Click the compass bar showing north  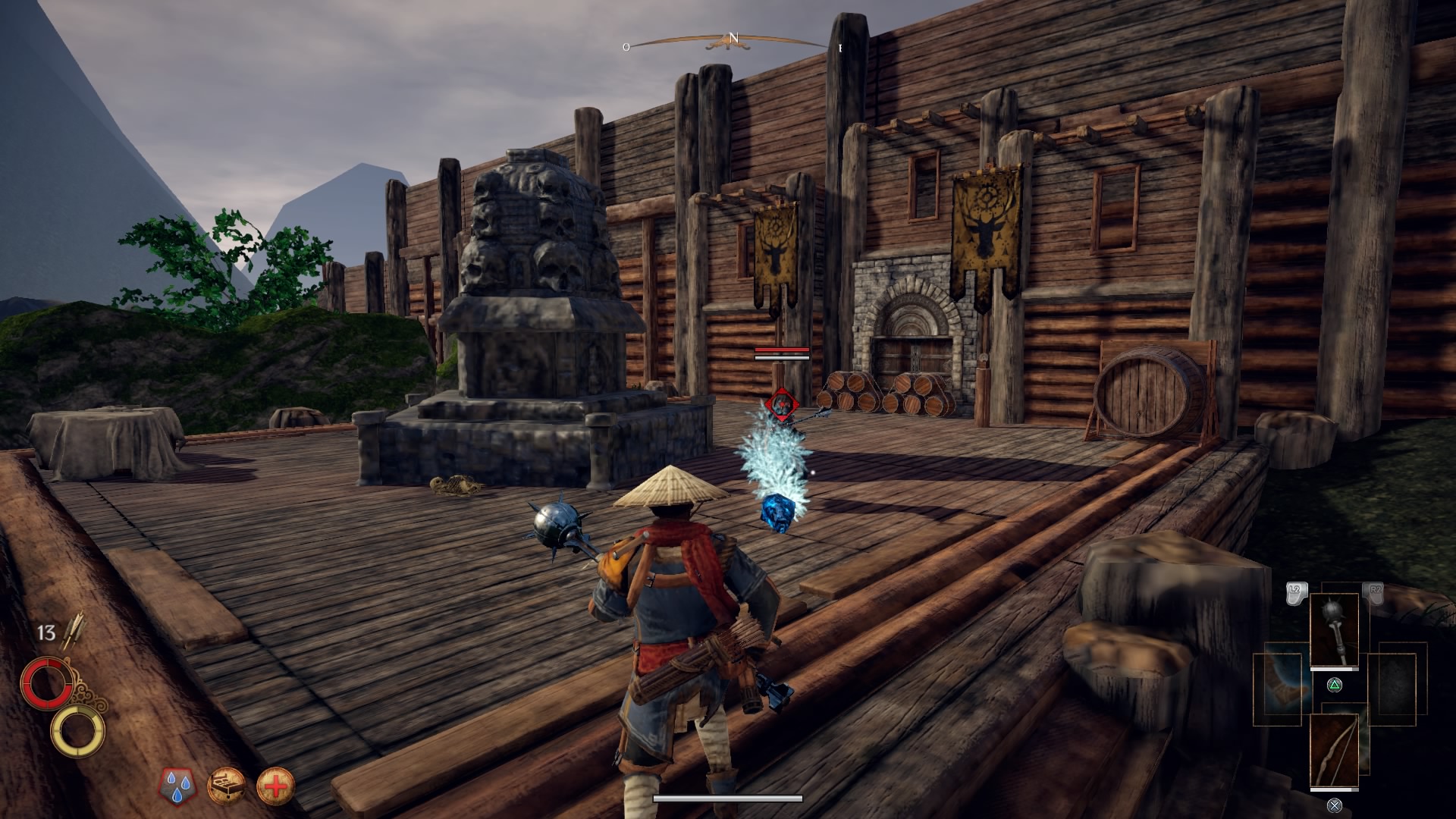[733, 41]
